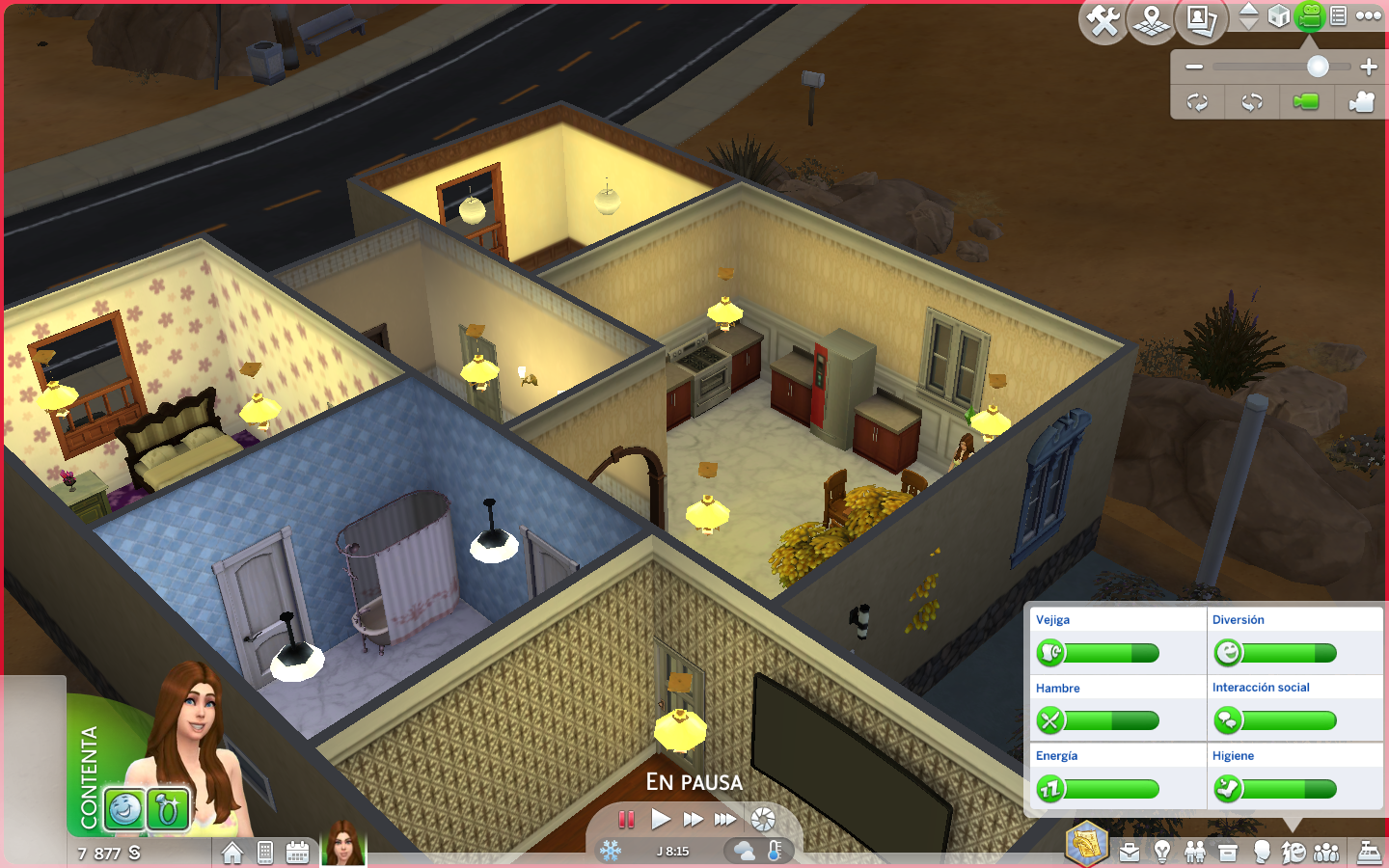Viewport: 1389px width, 868px height.
Task: Select the white movie camera icon
Action: [x=1361, y=102]
